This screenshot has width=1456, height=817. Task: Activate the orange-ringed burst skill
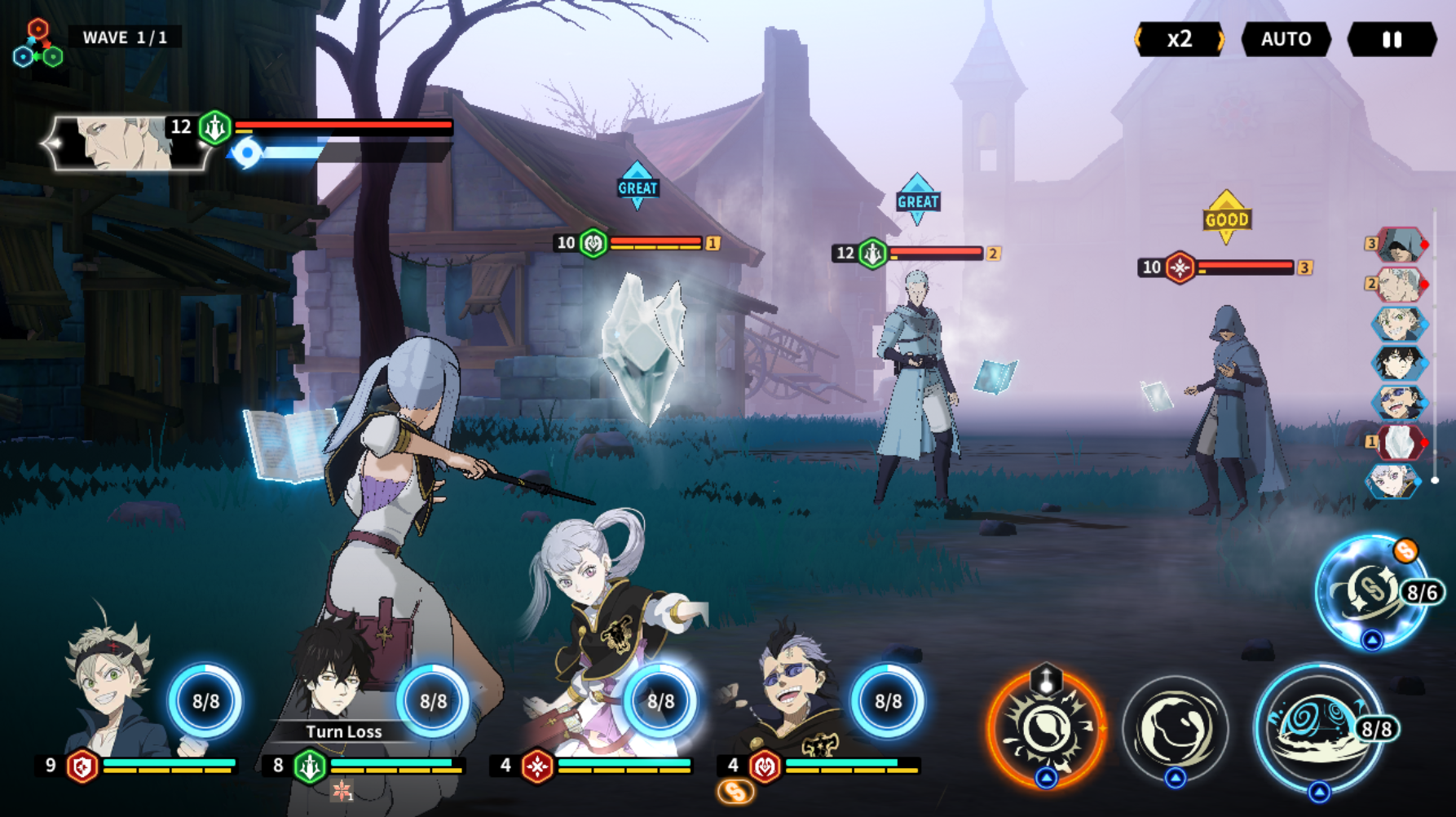pos(1046,728)
